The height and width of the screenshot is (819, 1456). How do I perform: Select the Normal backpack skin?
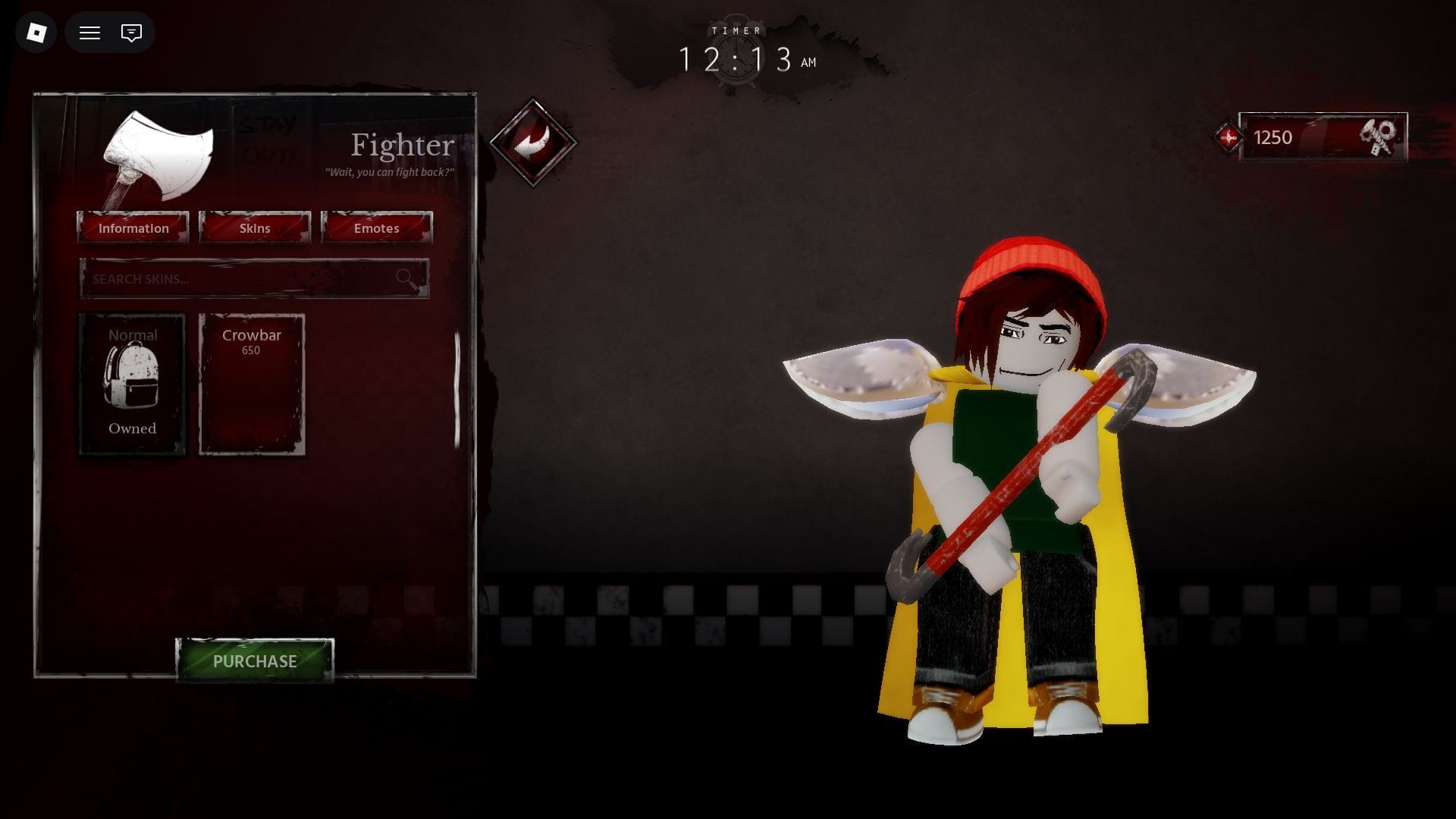tap(133, 384)
